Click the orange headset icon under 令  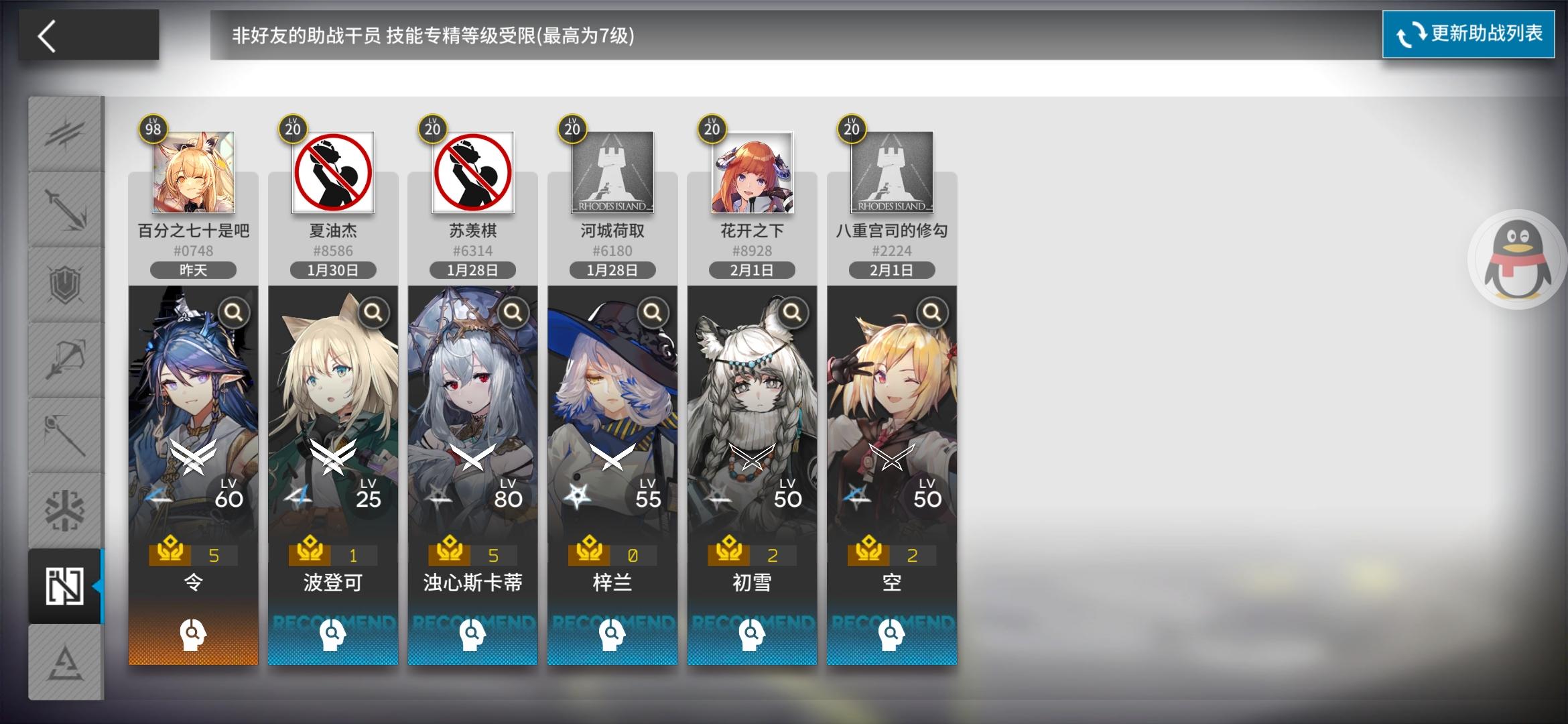tap(193, 633)
